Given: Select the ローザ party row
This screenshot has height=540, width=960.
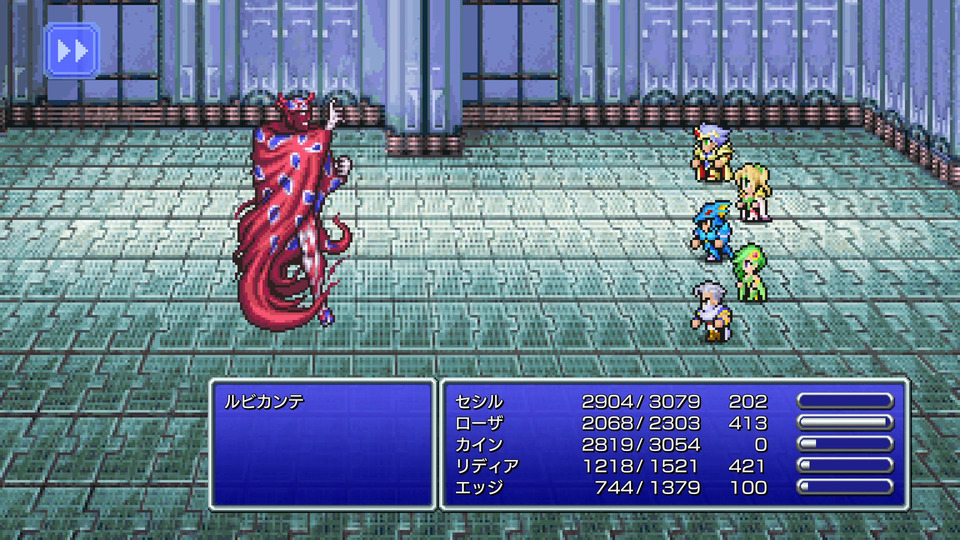Looking at the screenshot, I should pyautogui.click(x=480, y=423).
